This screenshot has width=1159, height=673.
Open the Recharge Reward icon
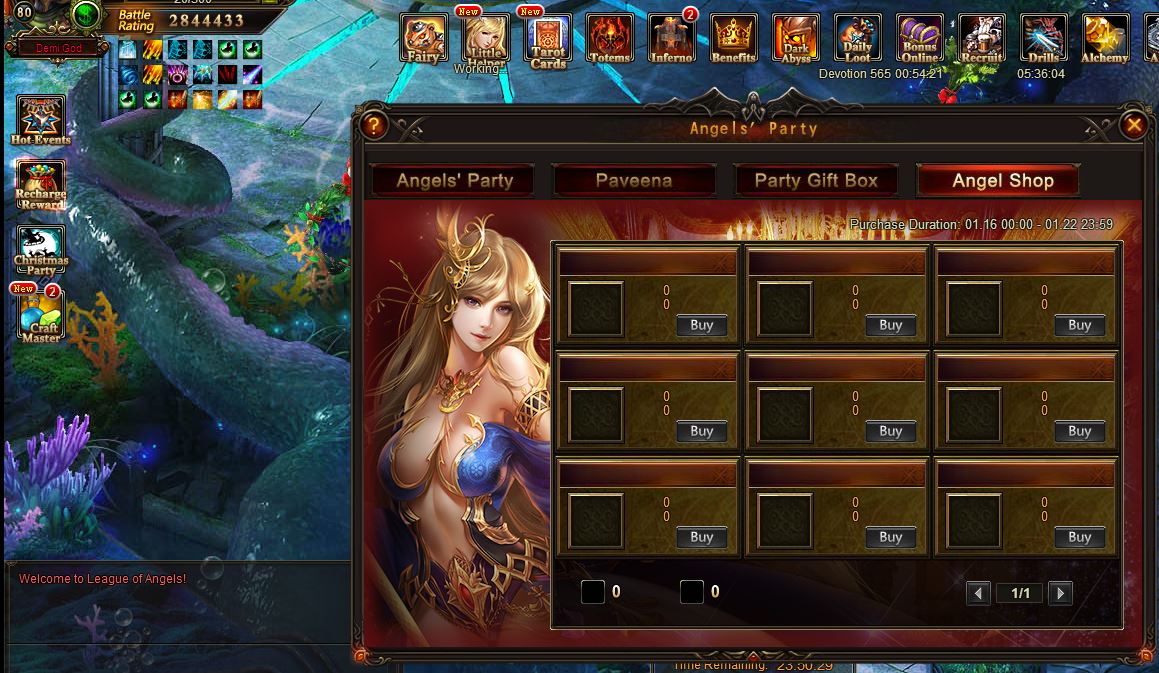tap(41, 185)
